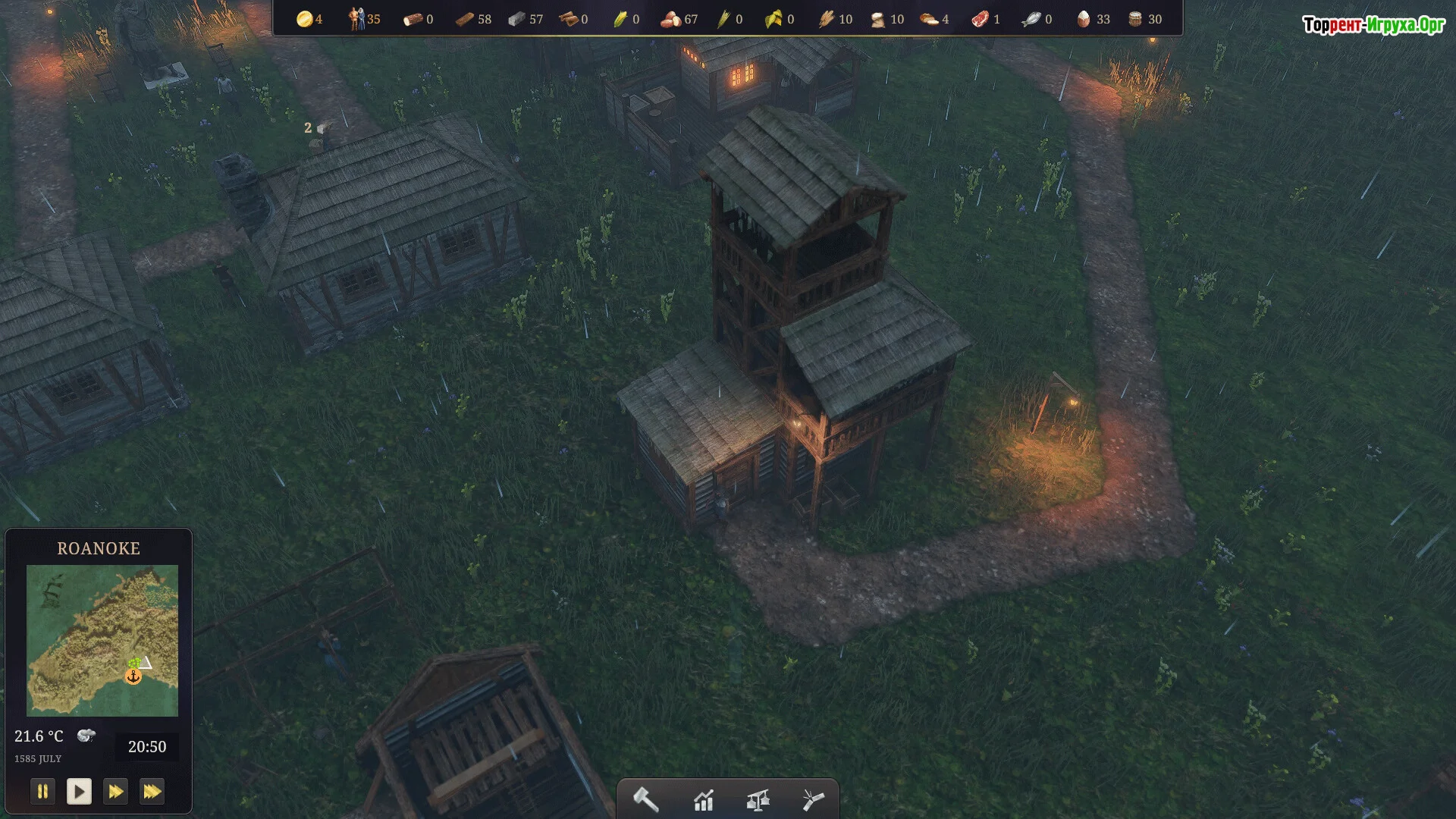Select the demolish tool in the bottom toolbar

(x=812, y=800)
